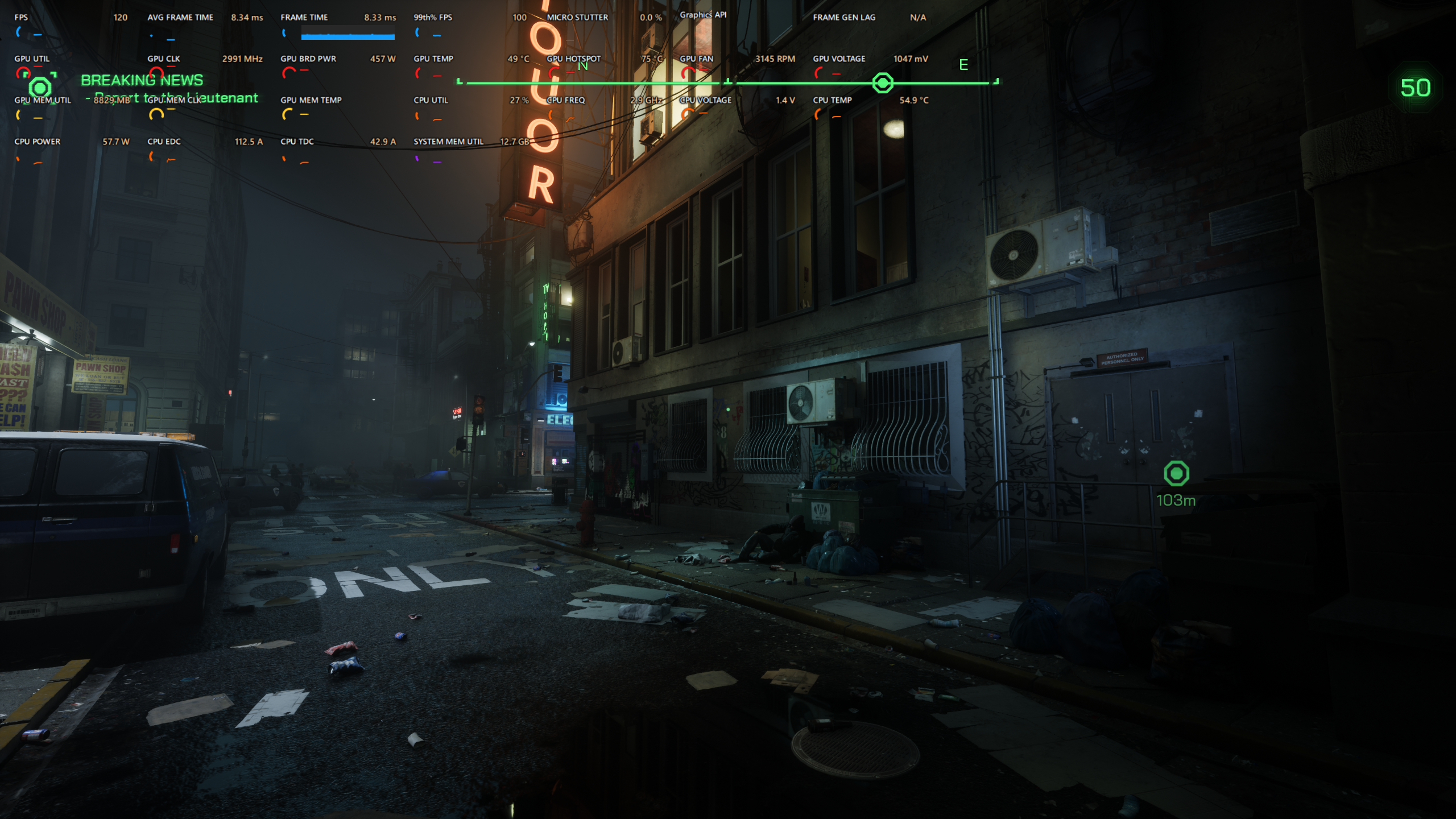Select the waypoint marker showing 103m

pos(1176,473)
